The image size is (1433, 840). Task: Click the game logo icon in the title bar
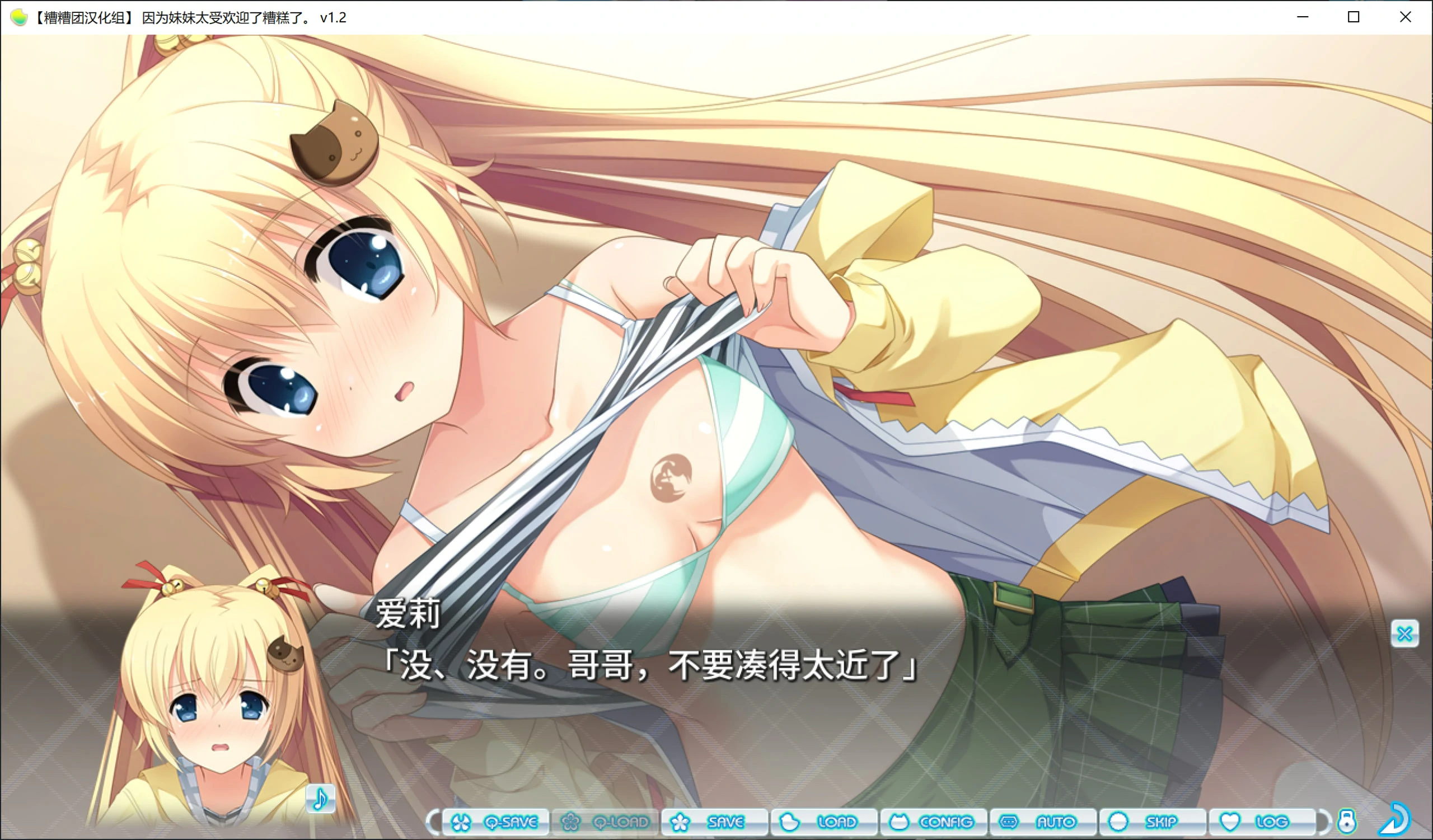click(18, 17)
